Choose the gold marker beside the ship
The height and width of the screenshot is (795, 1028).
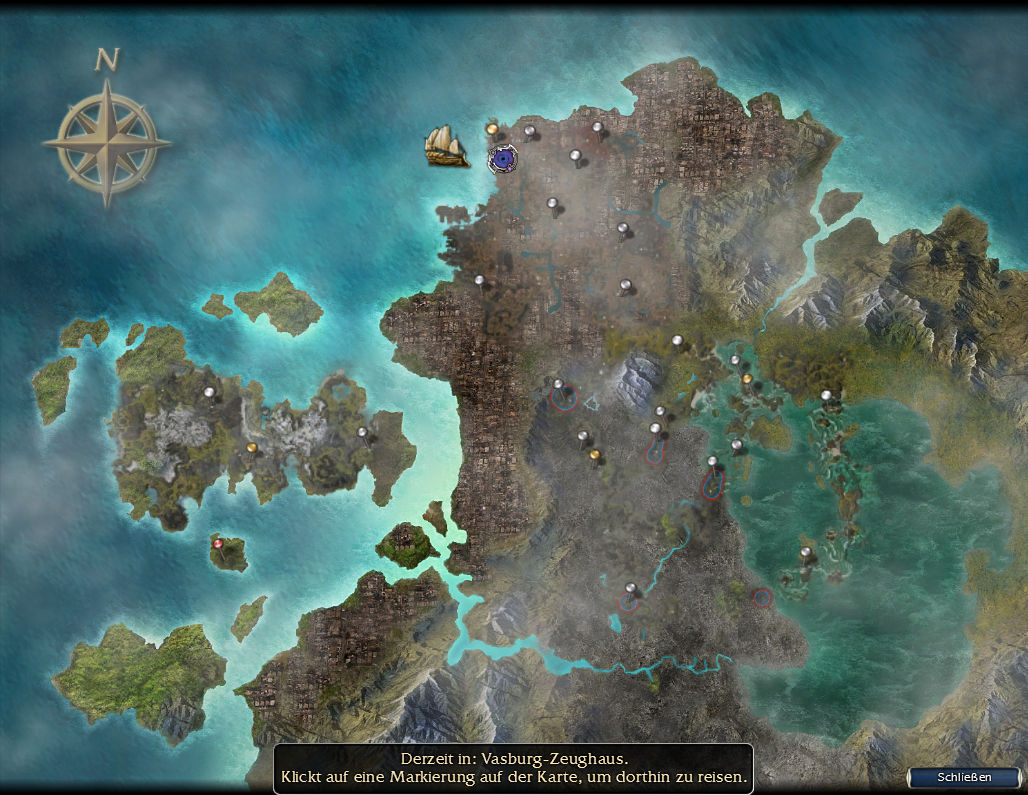[x=492, y=129]
